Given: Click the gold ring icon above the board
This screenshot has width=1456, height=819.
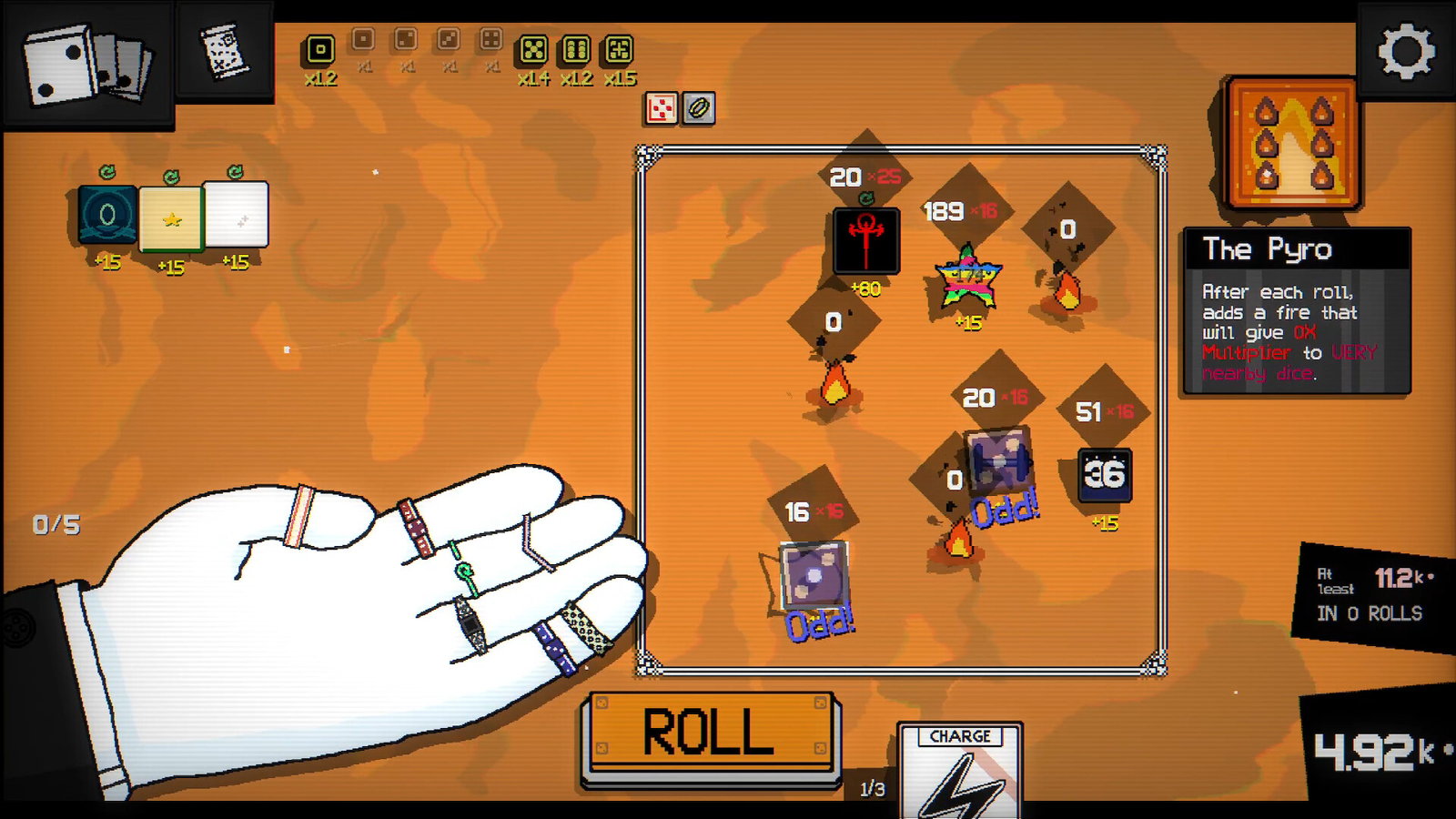Looking at the screenshot, I should (699, 108).
